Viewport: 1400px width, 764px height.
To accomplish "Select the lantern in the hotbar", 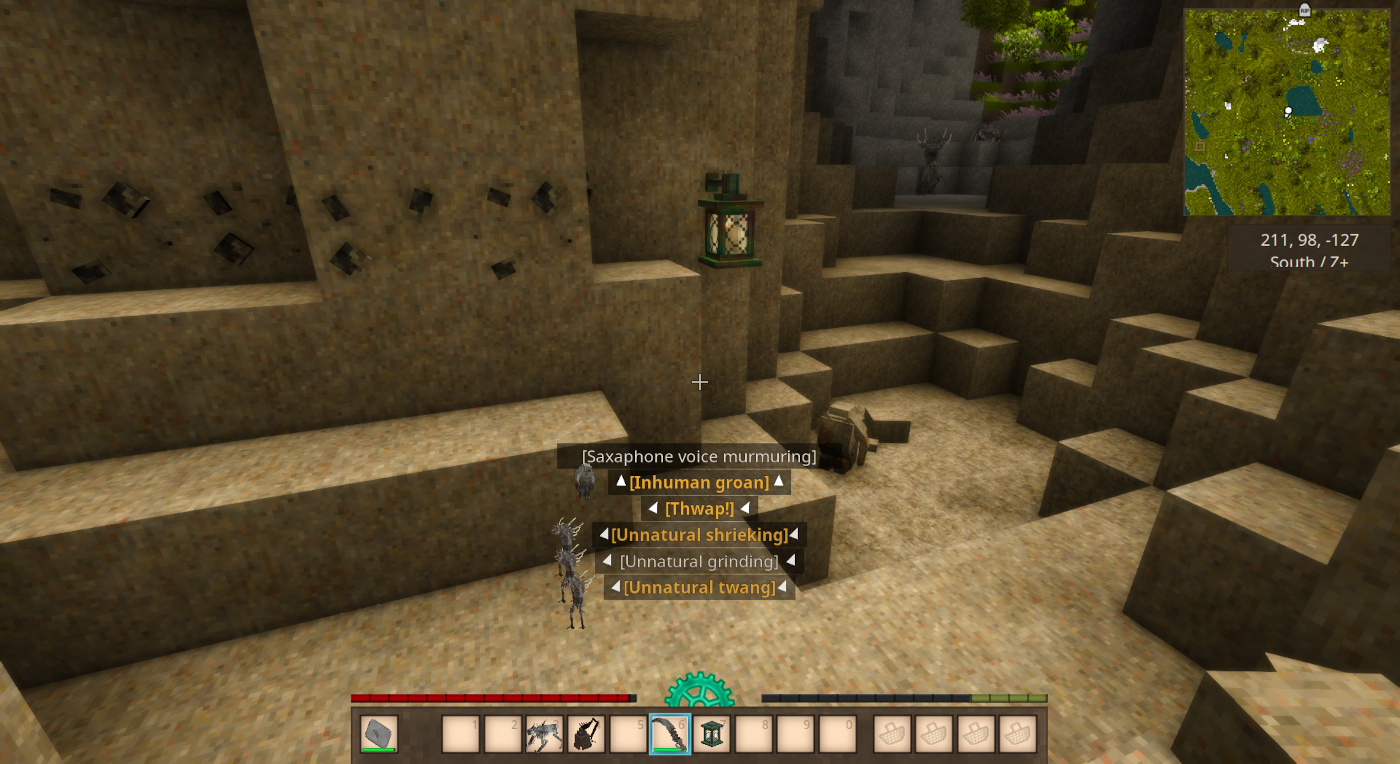I will [x=712, y=734].
